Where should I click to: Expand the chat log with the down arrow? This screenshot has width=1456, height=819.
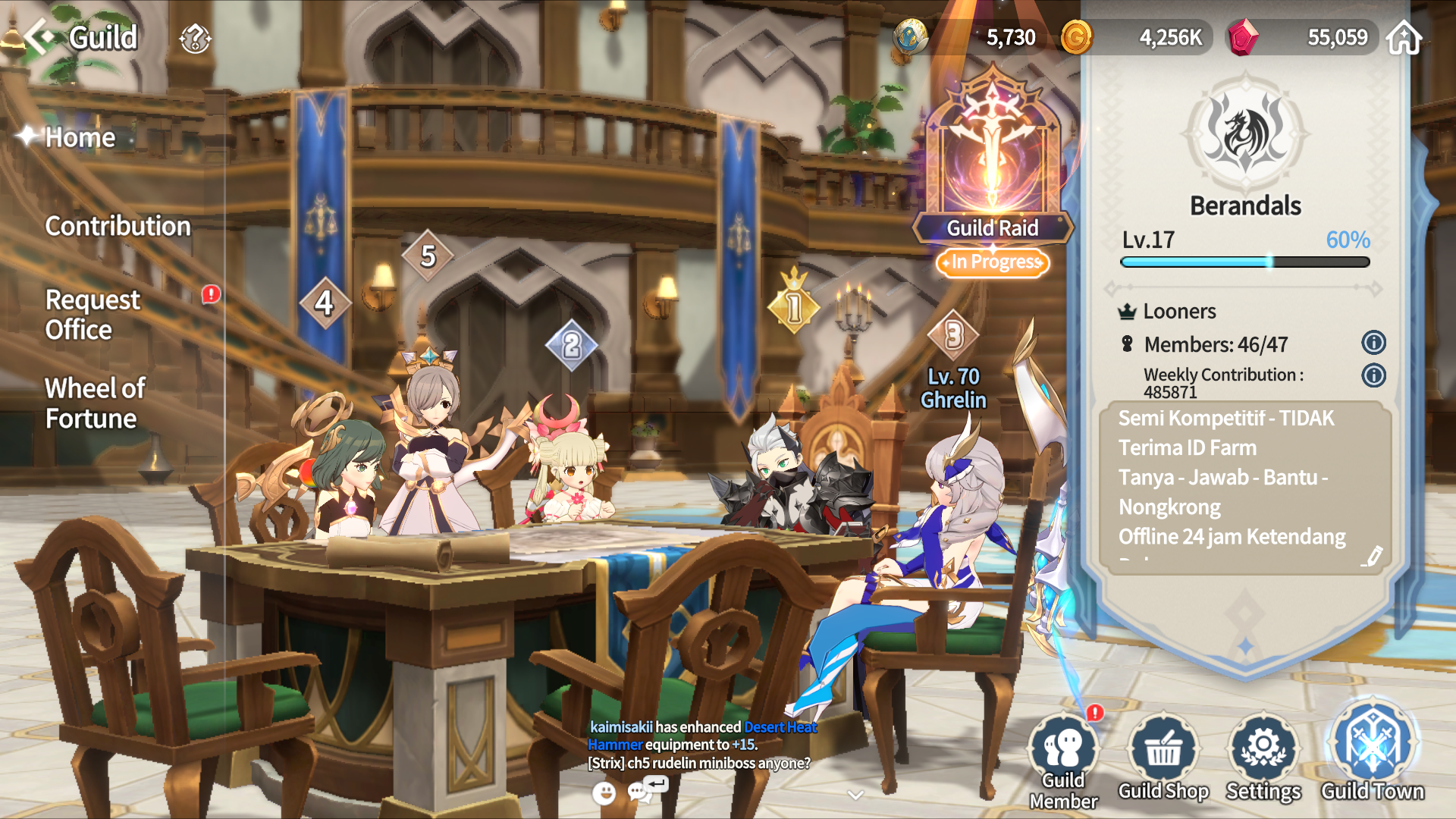[855, 795]
